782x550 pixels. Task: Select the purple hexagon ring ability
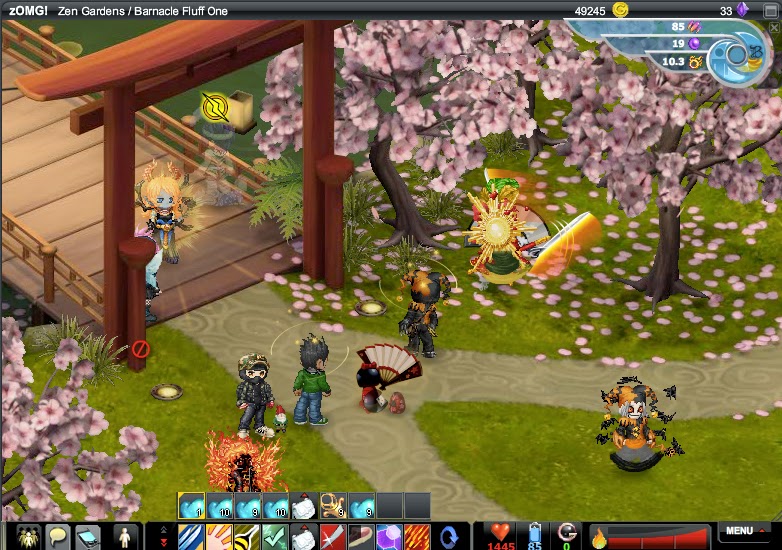389,536
